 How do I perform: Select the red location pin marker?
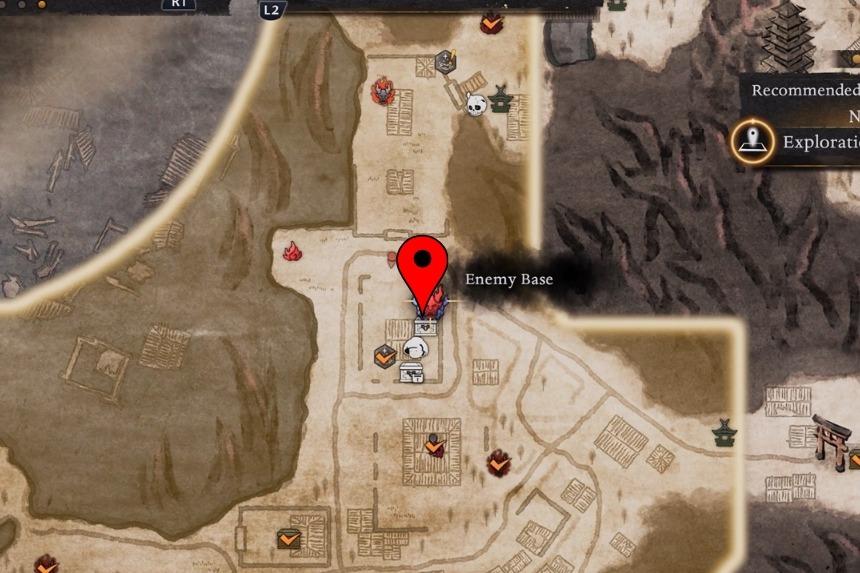[423, 267]
